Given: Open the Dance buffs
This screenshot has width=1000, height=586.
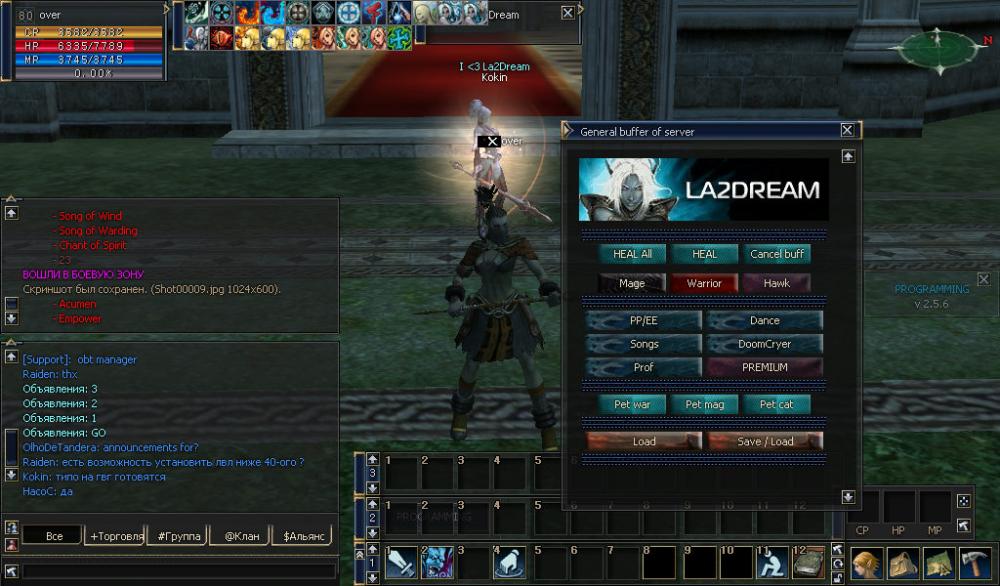Looking at the screenshot, I should pos(765,321).
